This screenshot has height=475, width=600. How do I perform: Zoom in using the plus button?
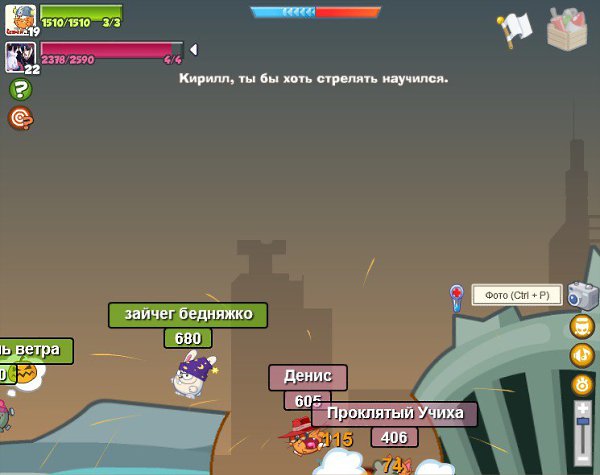pos(583,409)
